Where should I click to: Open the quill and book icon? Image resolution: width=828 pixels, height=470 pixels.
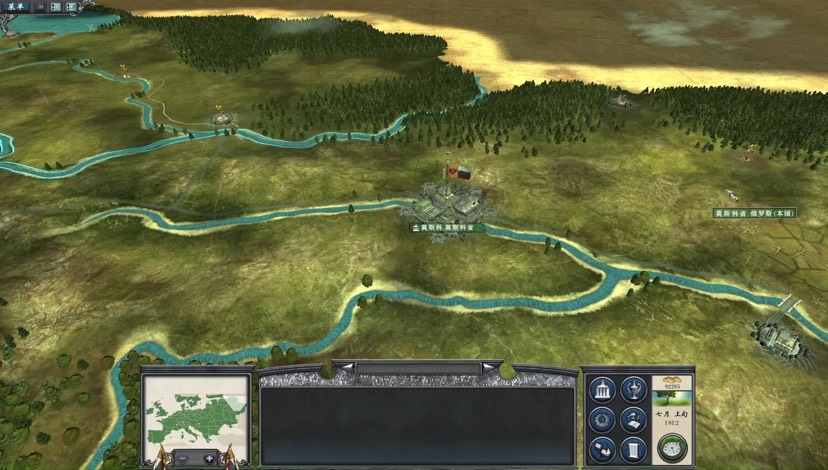[632, 420]
